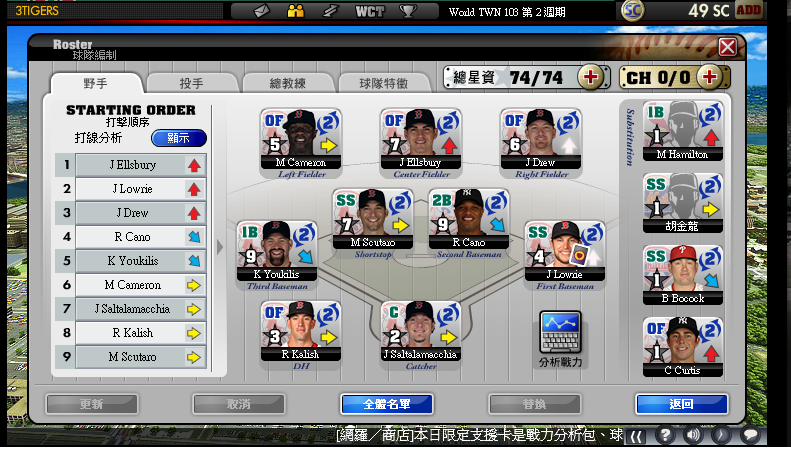Choose the K Youkilis third baseman card
The height and width of the screenshot is (449, 791).
click(x=277, y=251)
